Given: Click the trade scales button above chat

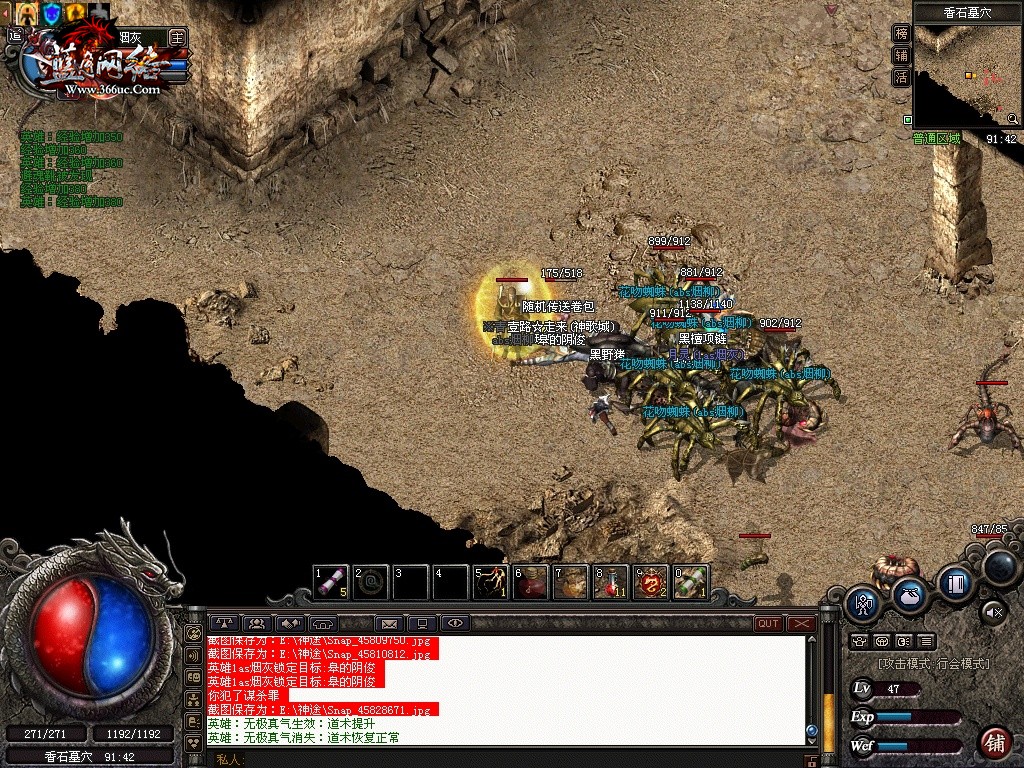Looking at the screenshot, I should pos(224,623).
